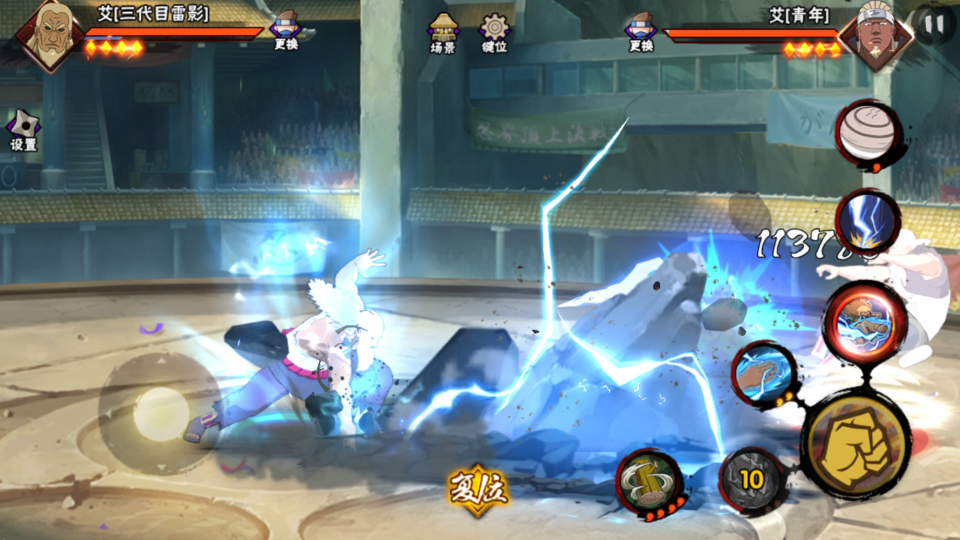Tap 更换 beside the 三代目雷影 health bar
This screenshot has height=540, width=960.
[285, 33]
